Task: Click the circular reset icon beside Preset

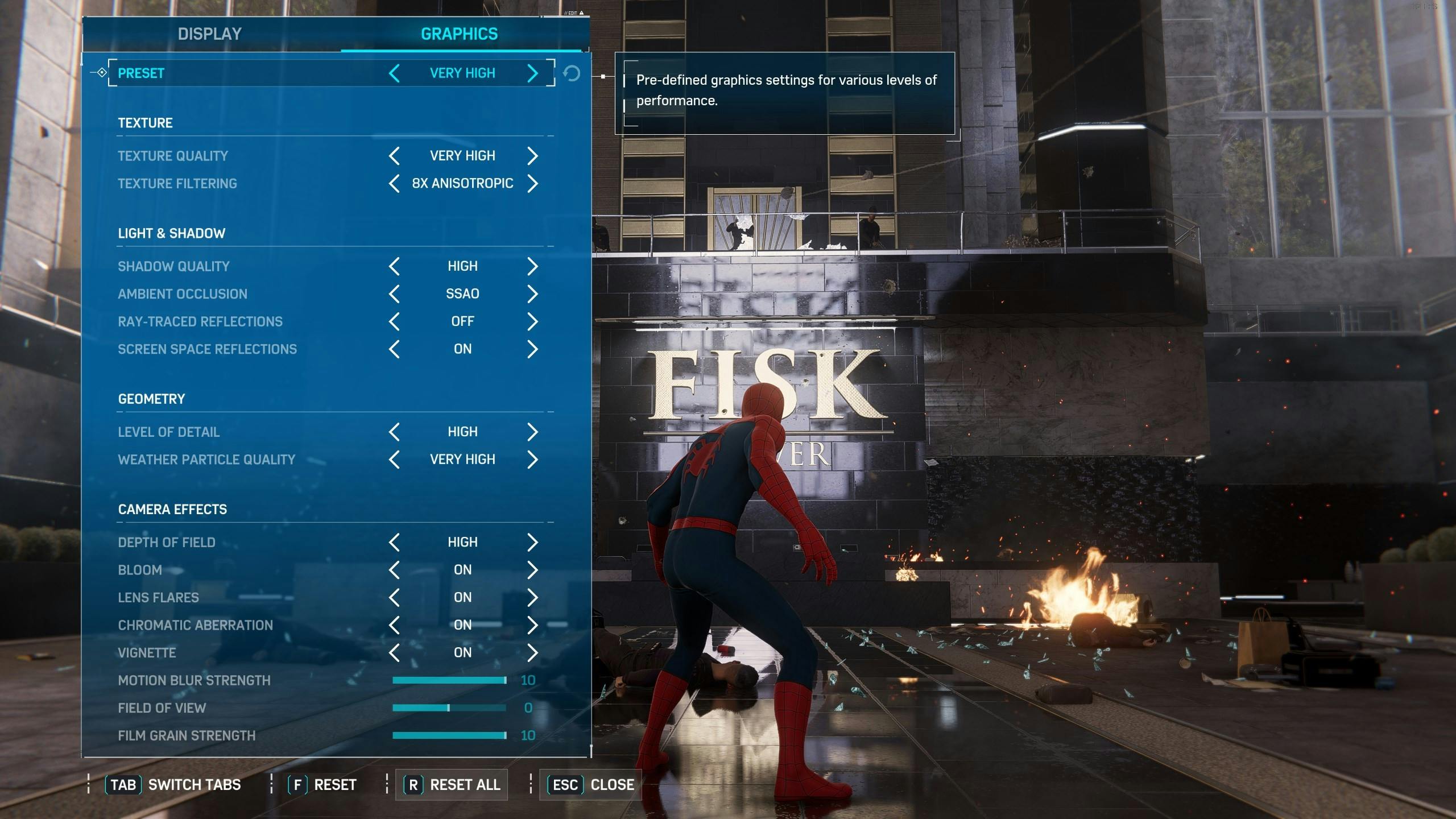Action: pyautogui.click(x=572, y=73)
